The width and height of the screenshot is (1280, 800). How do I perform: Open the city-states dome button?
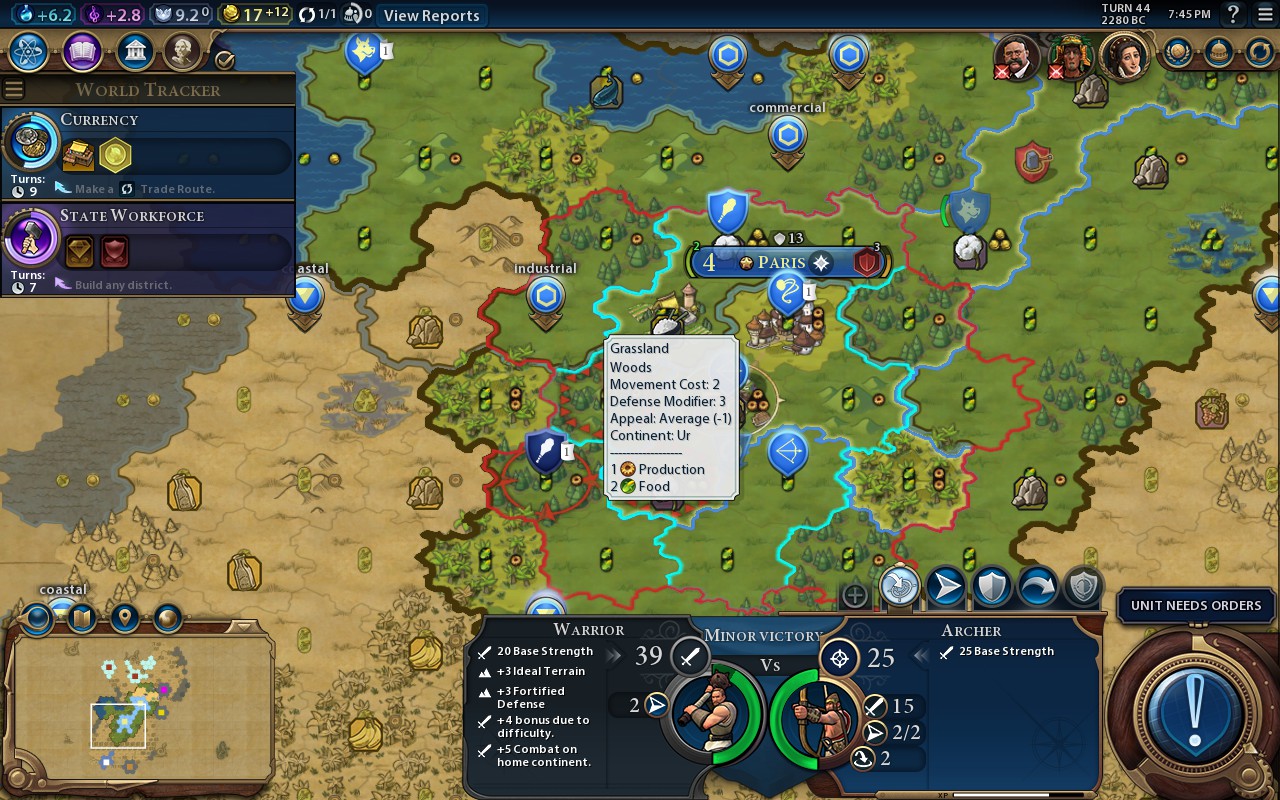pyautogui.click(x=1218, y=51)
